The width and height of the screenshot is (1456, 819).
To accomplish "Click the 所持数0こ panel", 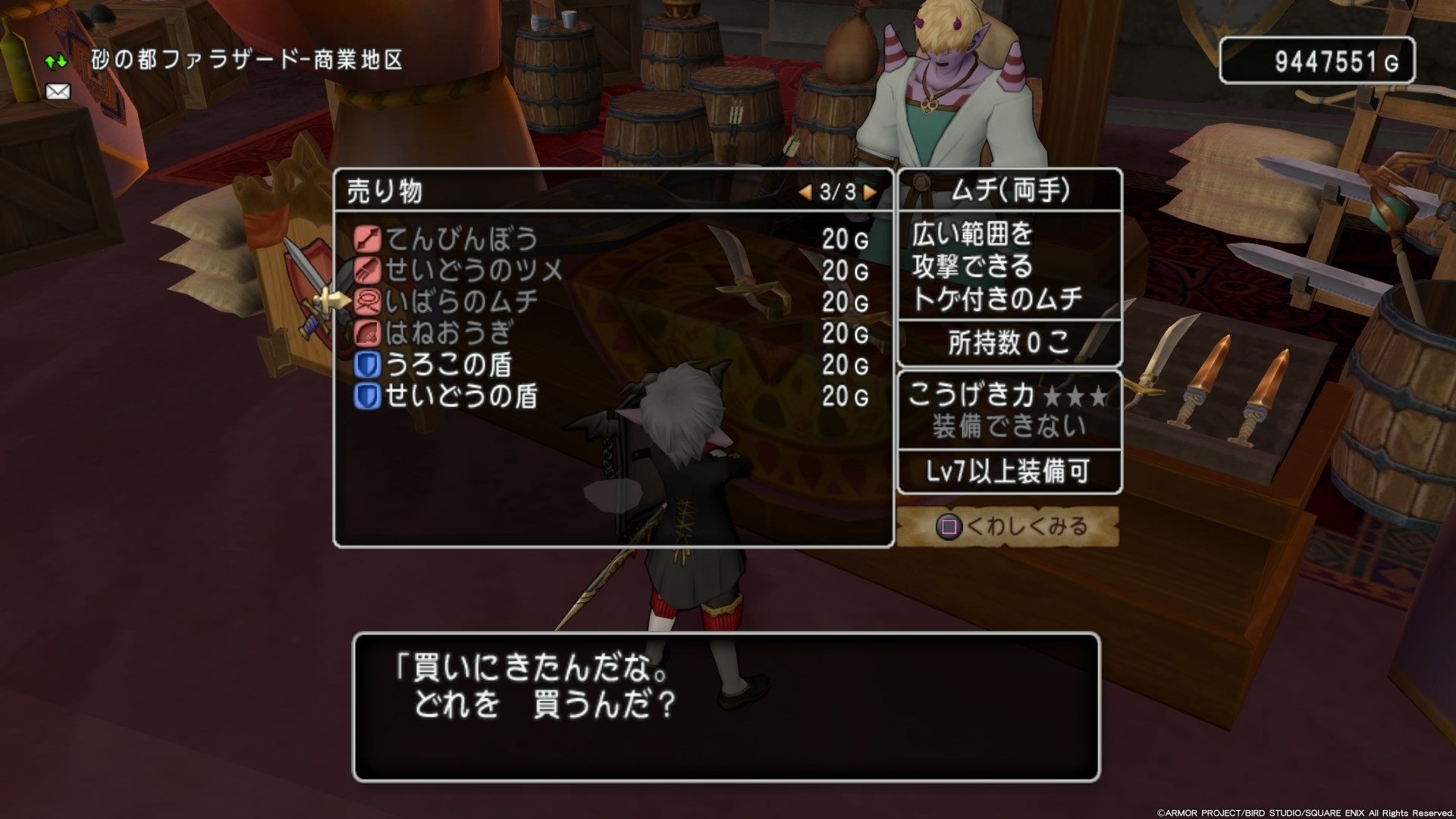I will tap(1009, 344).
